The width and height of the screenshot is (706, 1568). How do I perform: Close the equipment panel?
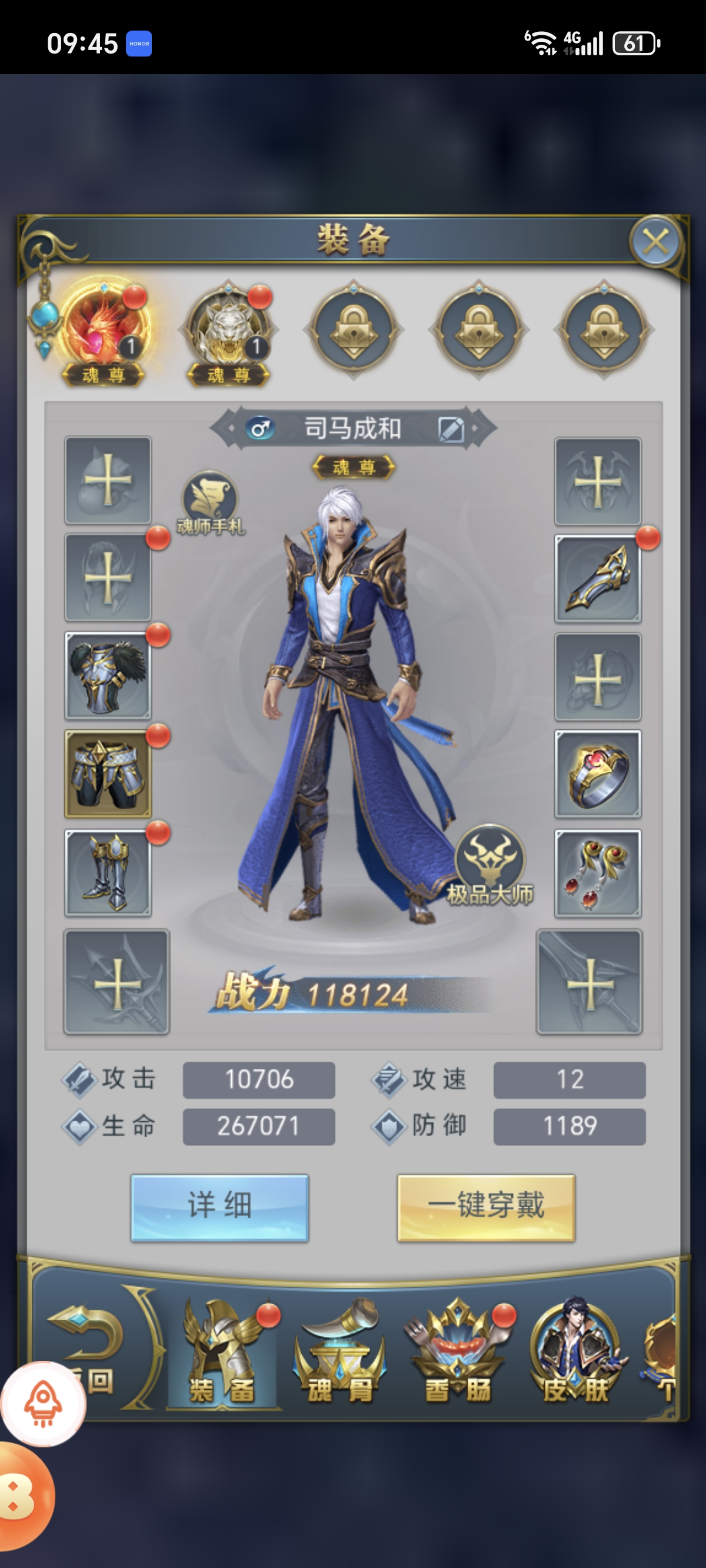[x=655, y=242]
